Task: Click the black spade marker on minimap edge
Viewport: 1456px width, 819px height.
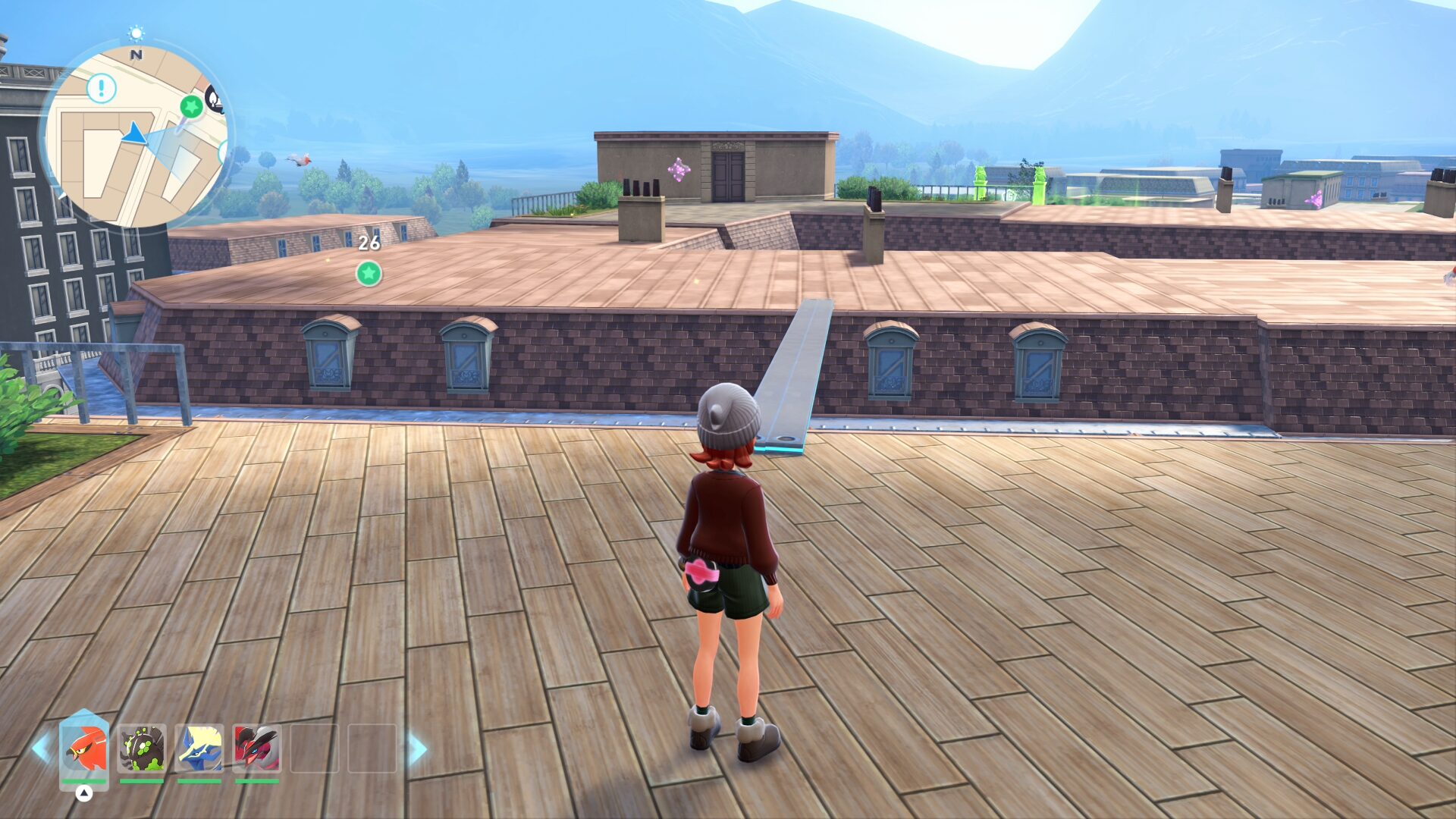Action: [215, 99]
